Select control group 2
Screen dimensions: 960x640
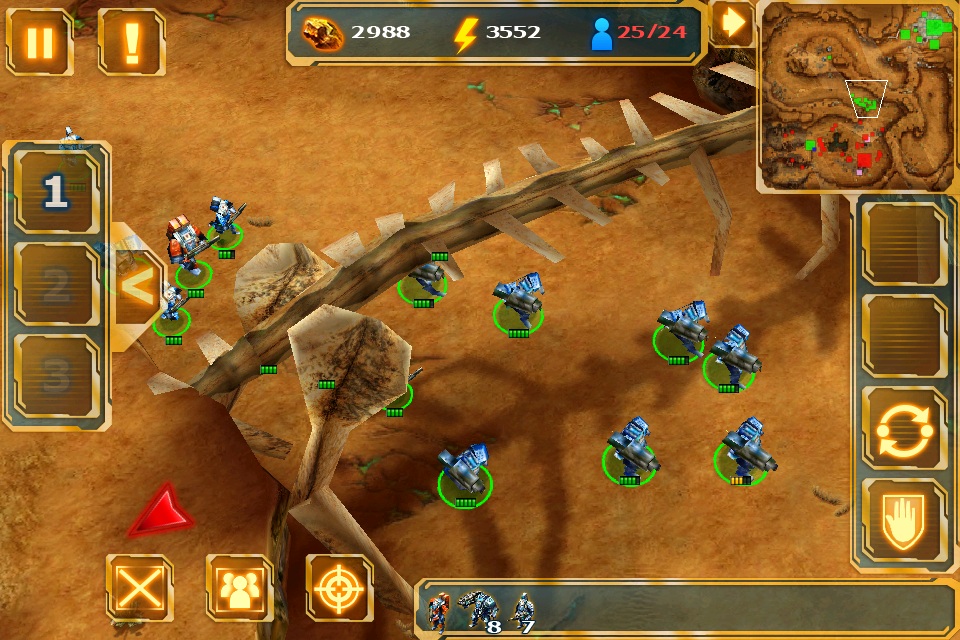pyautogui.click(x=57, y=285)
